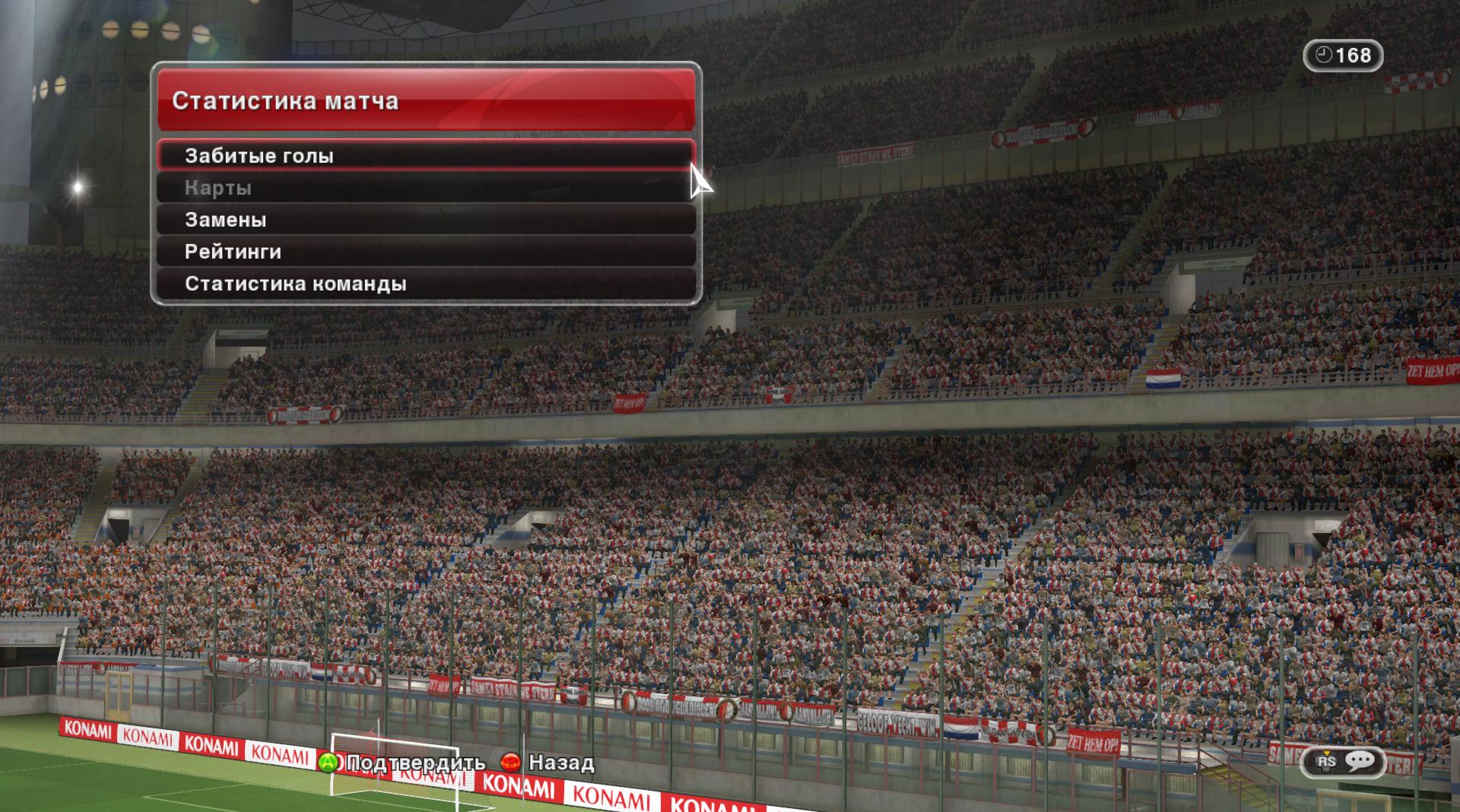Show the Рейтинги list
The height and width of the screenshot is (812, 1460).
click(426, 252)
